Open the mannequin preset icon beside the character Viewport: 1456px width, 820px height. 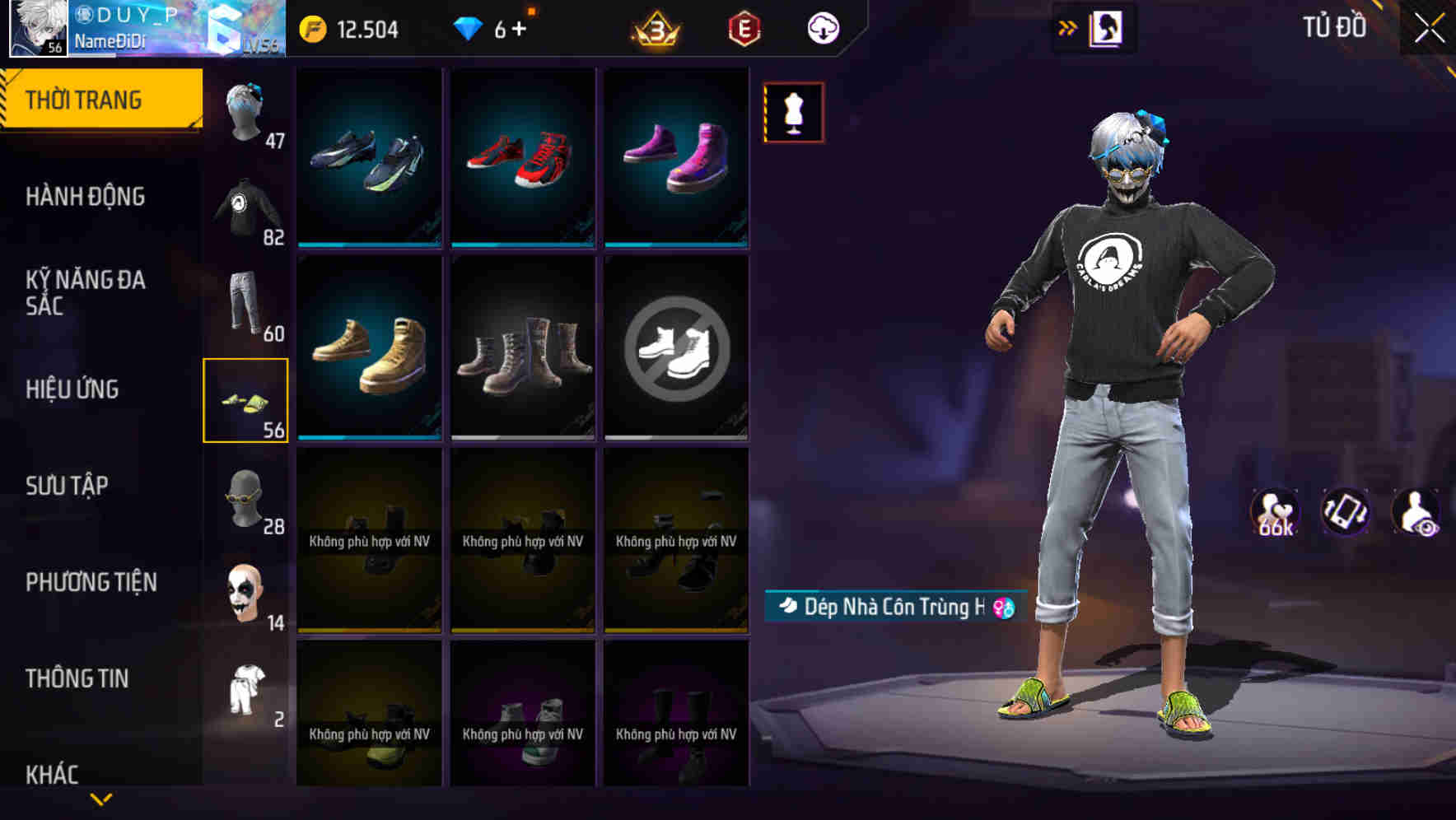pos(793,112)
